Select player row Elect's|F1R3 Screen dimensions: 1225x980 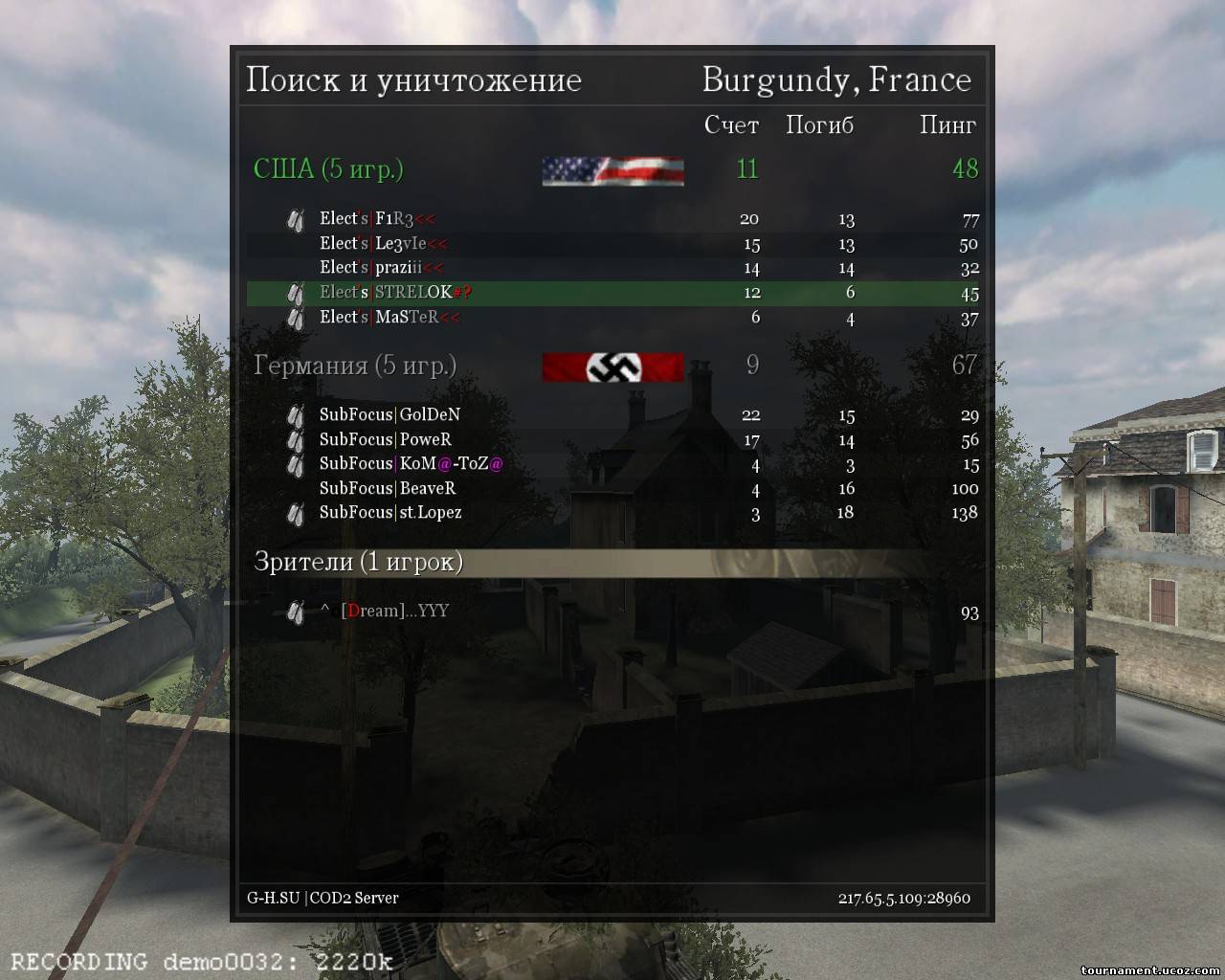tap(612, 219)
